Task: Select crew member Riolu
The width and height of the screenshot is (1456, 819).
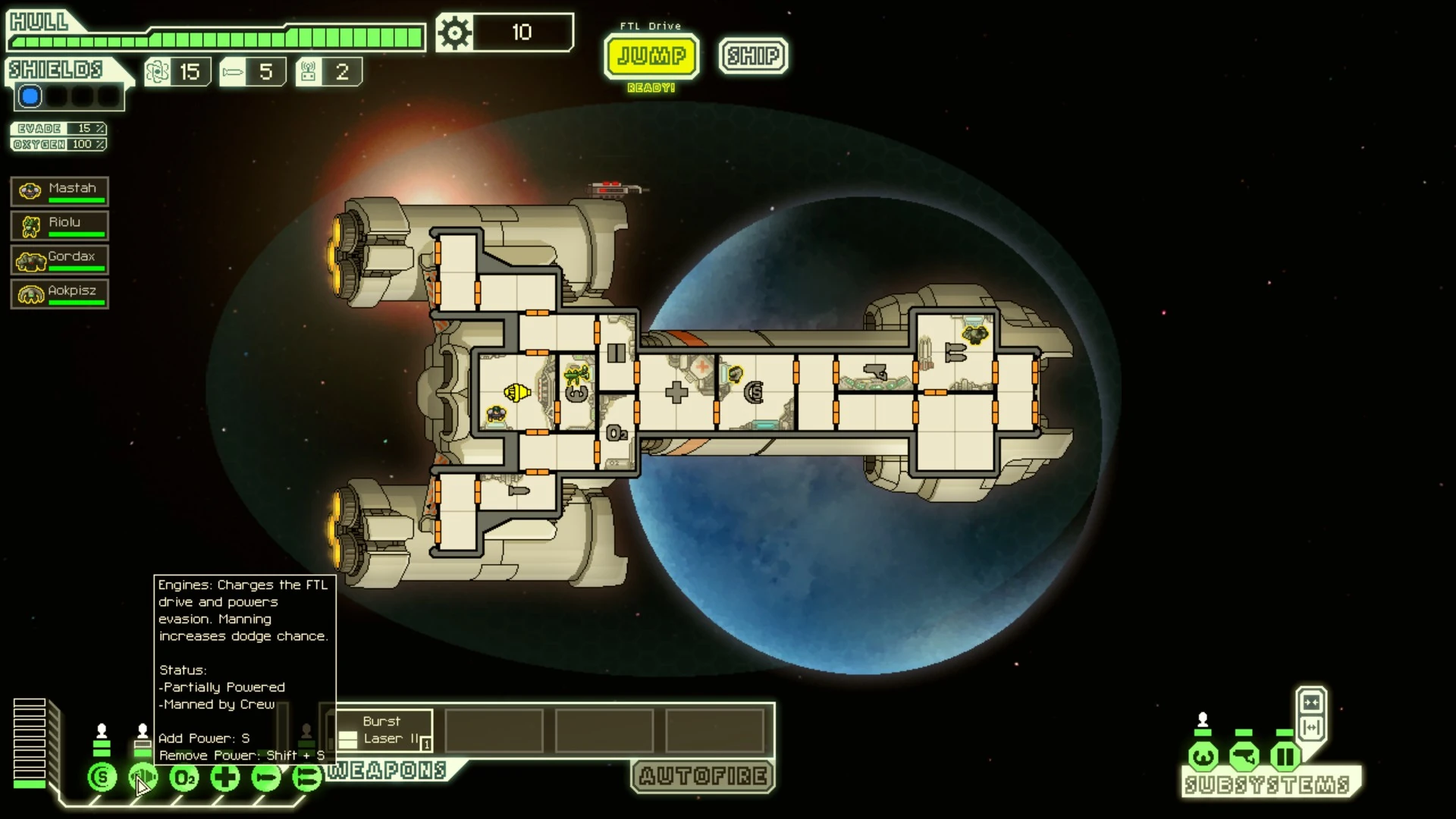Action: [60, 225]
